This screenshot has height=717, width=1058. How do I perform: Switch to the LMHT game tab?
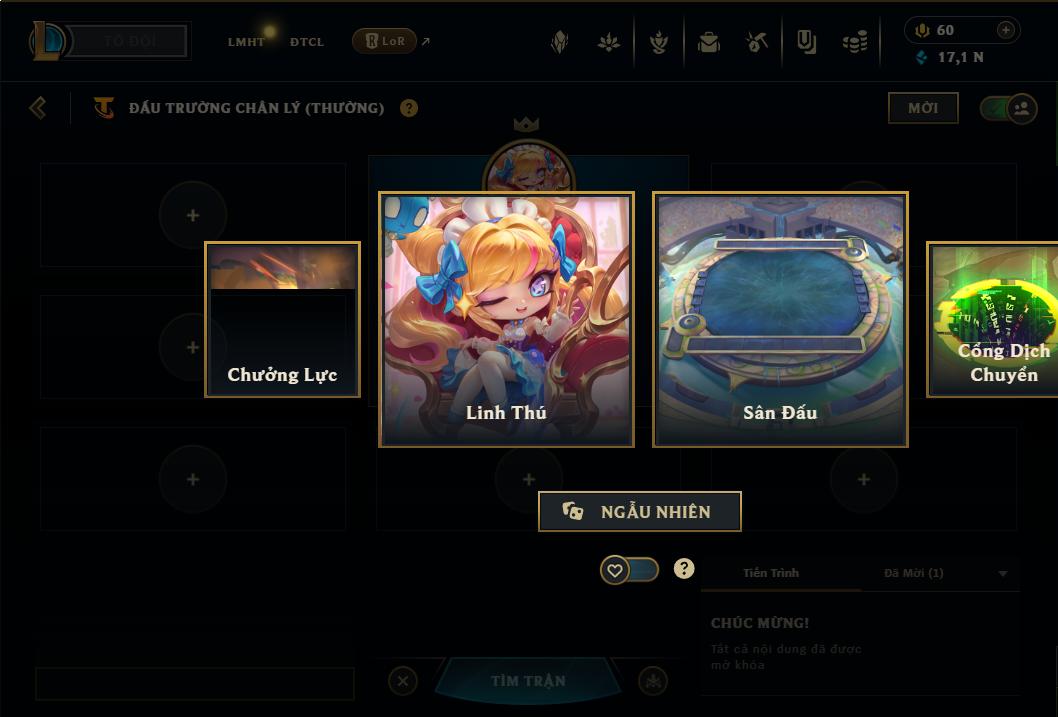coord(246,42)
